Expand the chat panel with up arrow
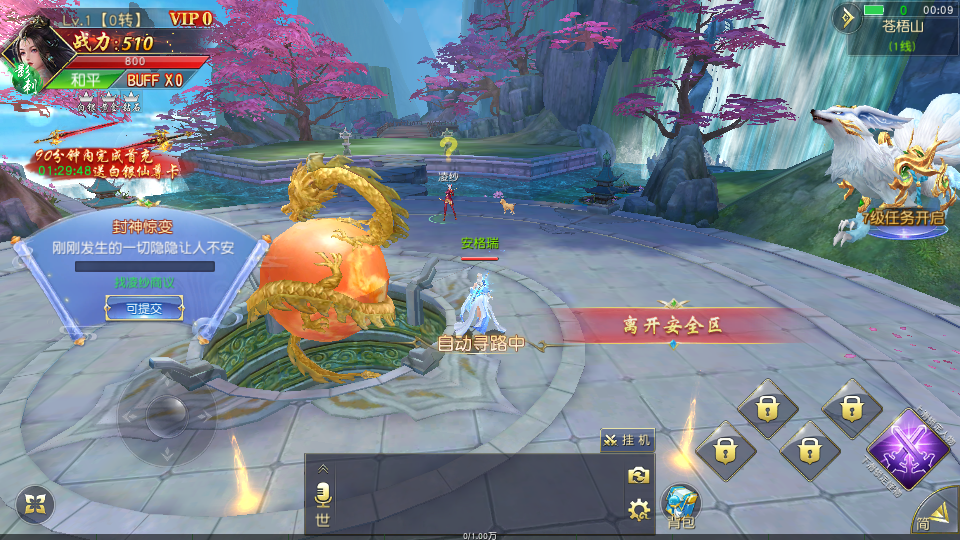This screenshot has height=540, width=960. point(322,468)
